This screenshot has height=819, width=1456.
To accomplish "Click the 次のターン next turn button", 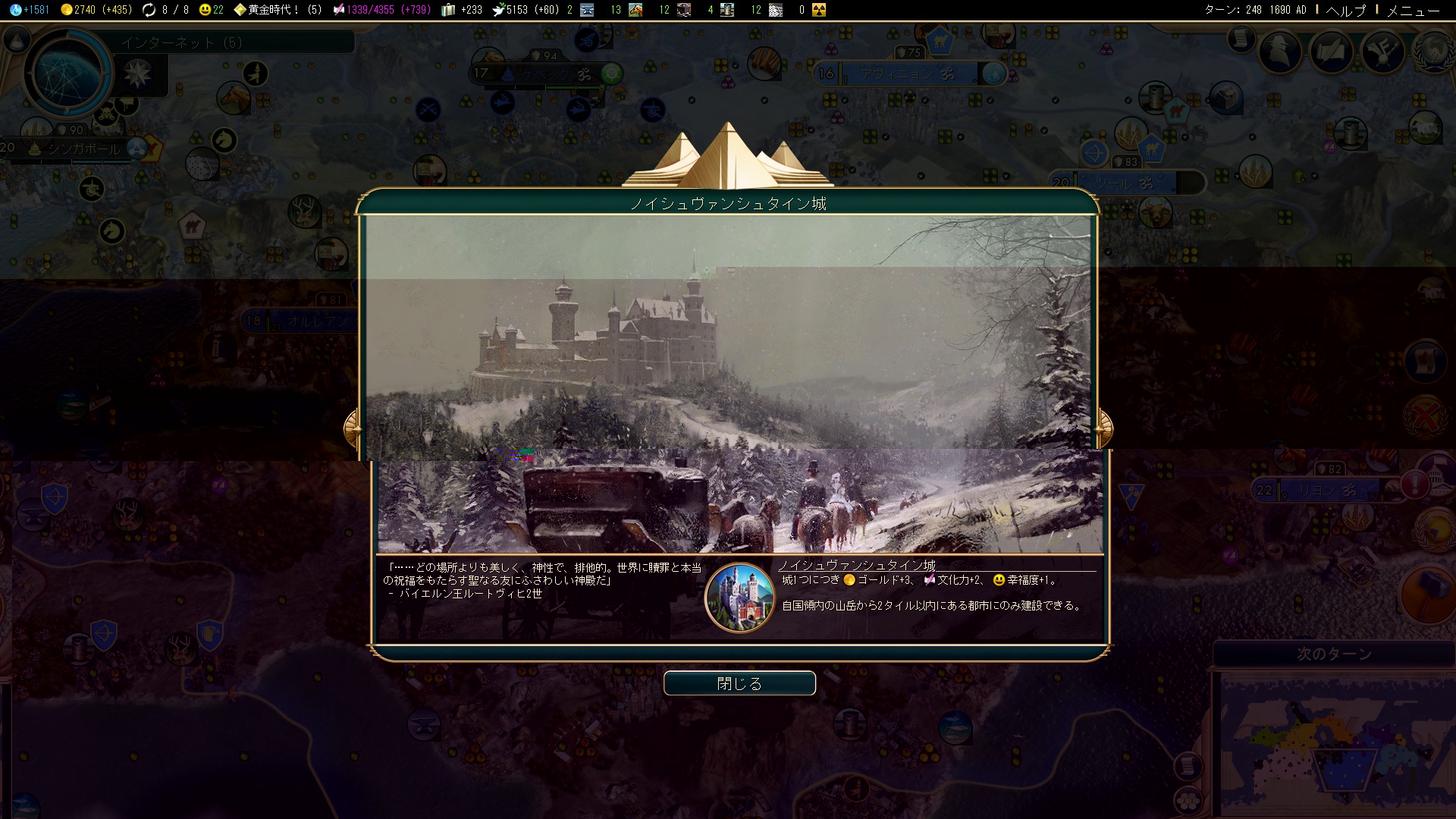I will [1333, 654].
